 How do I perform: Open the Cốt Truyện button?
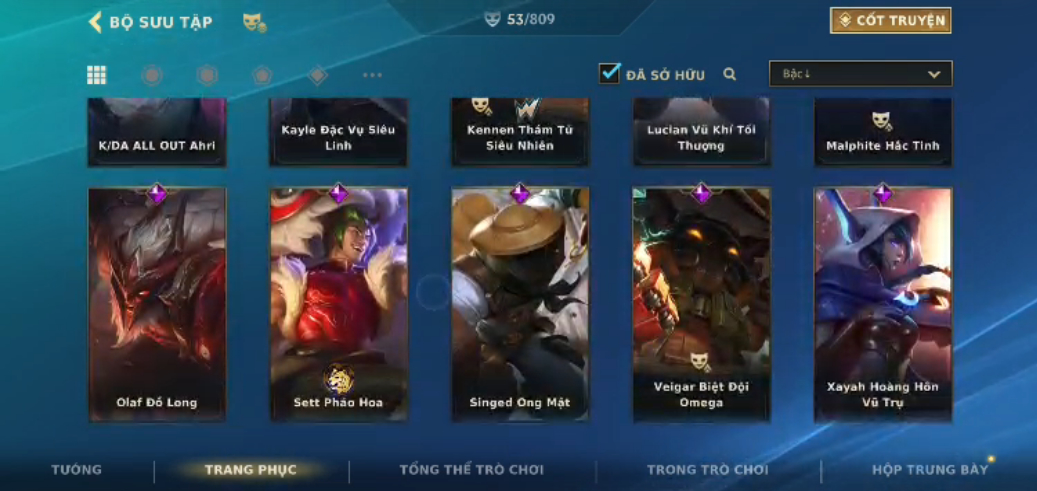[x=890, y=21]
